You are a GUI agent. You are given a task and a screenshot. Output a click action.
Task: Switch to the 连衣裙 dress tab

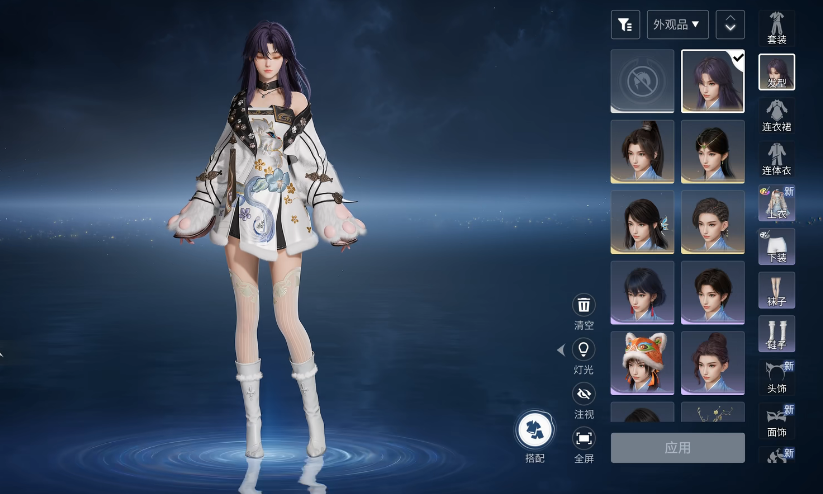point(777,113)
